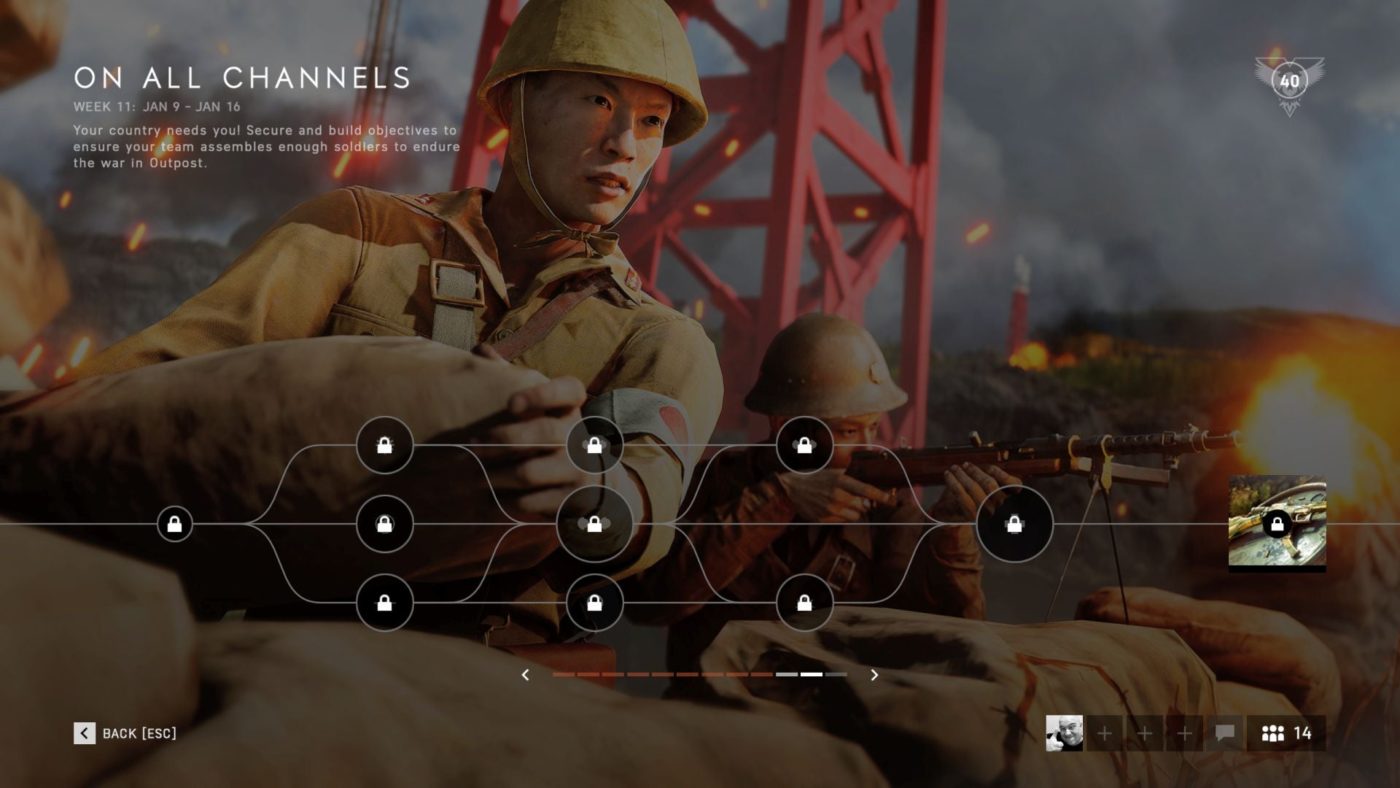Select the bottom-middle locked objective

coord(594,603)
